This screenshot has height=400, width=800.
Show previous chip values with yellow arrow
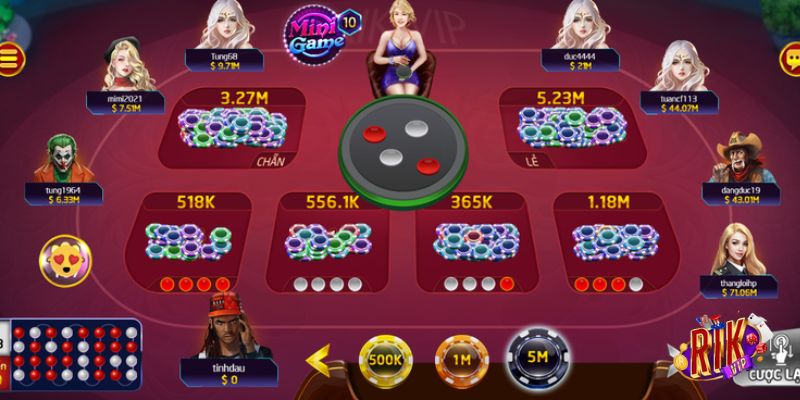tap(318, 358)
